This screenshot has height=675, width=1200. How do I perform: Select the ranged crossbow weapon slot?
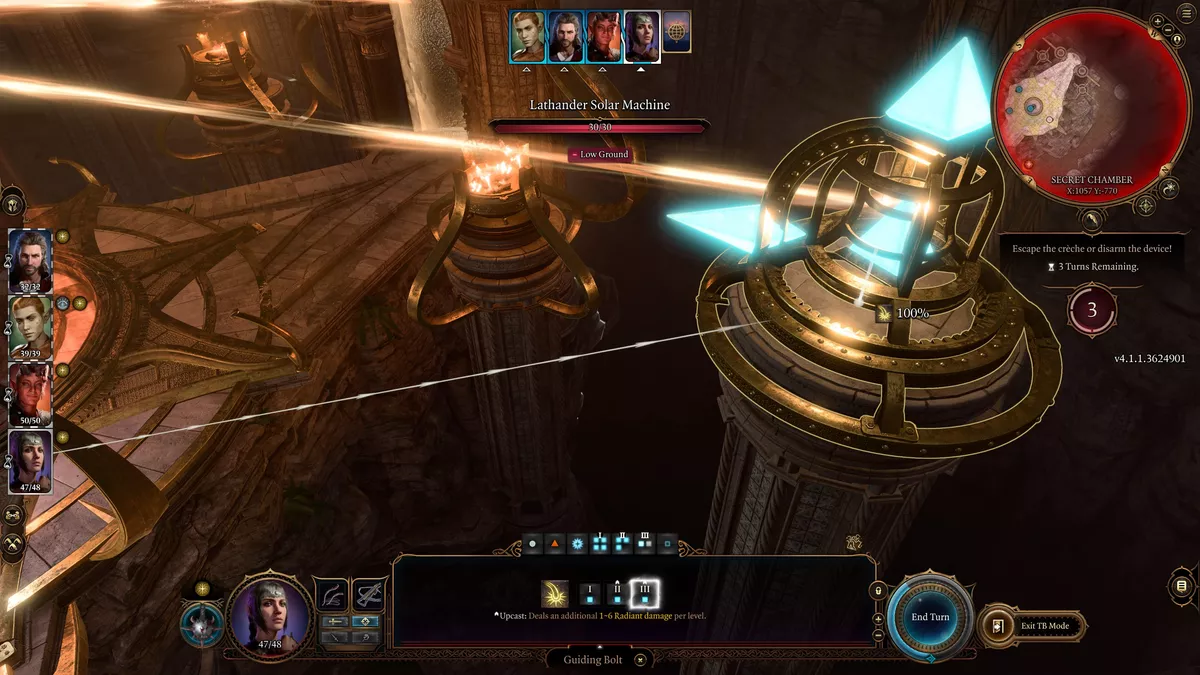pos(370,595)
